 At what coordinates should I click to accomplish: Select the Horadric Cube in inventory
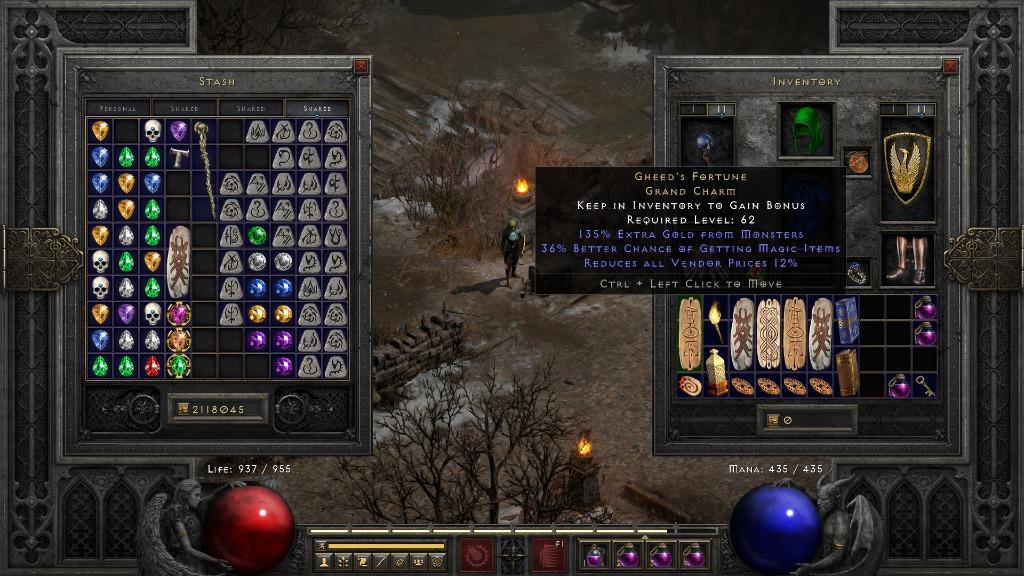pos(847,372)
